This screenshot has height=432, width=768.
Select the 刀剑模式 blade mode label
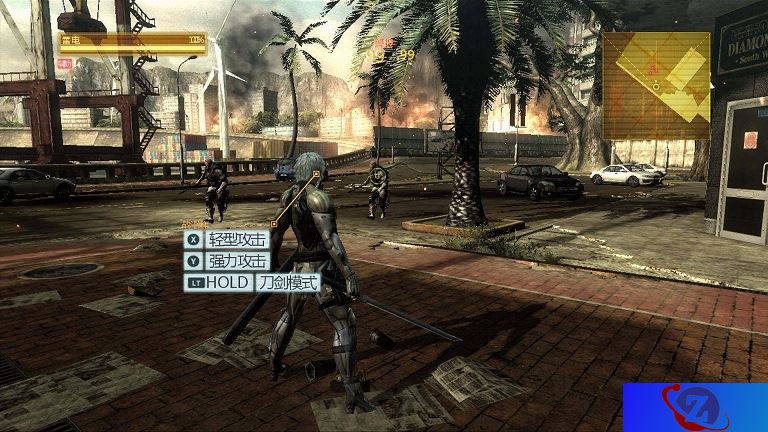287,283
